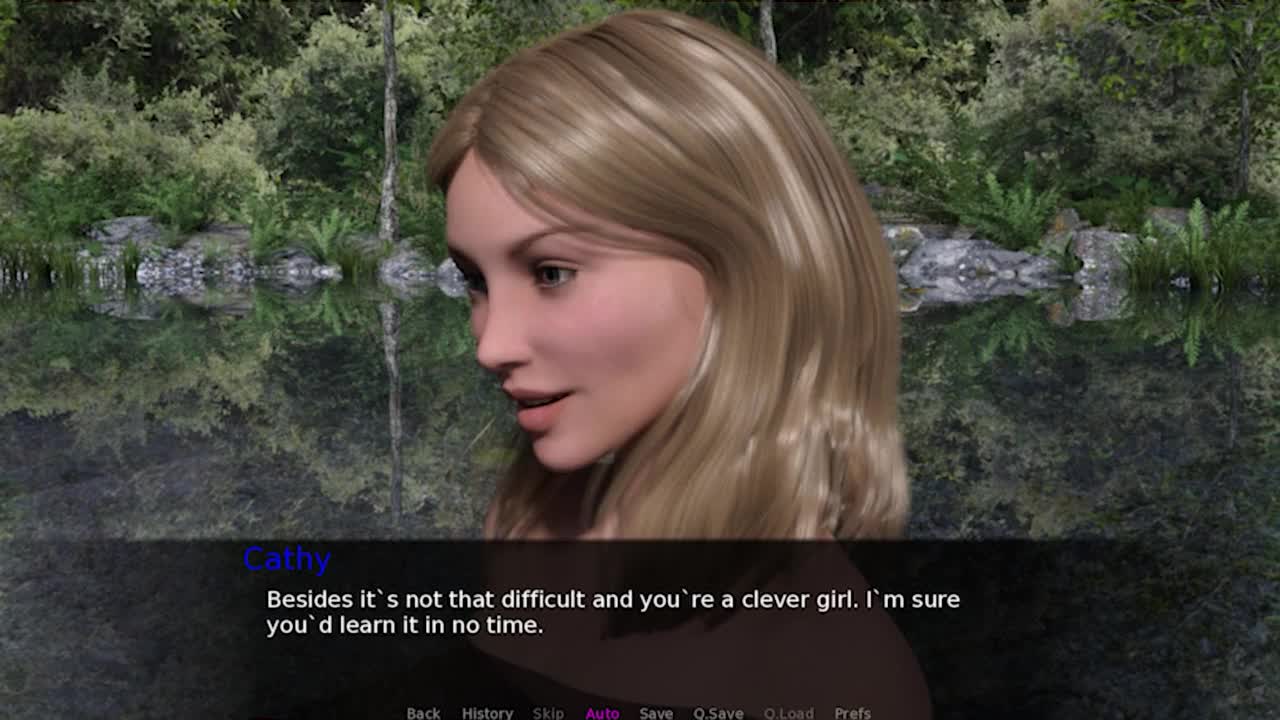Image resolution: width=1280 pixels, height=720 pixels.
Task: Quick save with Q.Save
Action: point(718,713)
